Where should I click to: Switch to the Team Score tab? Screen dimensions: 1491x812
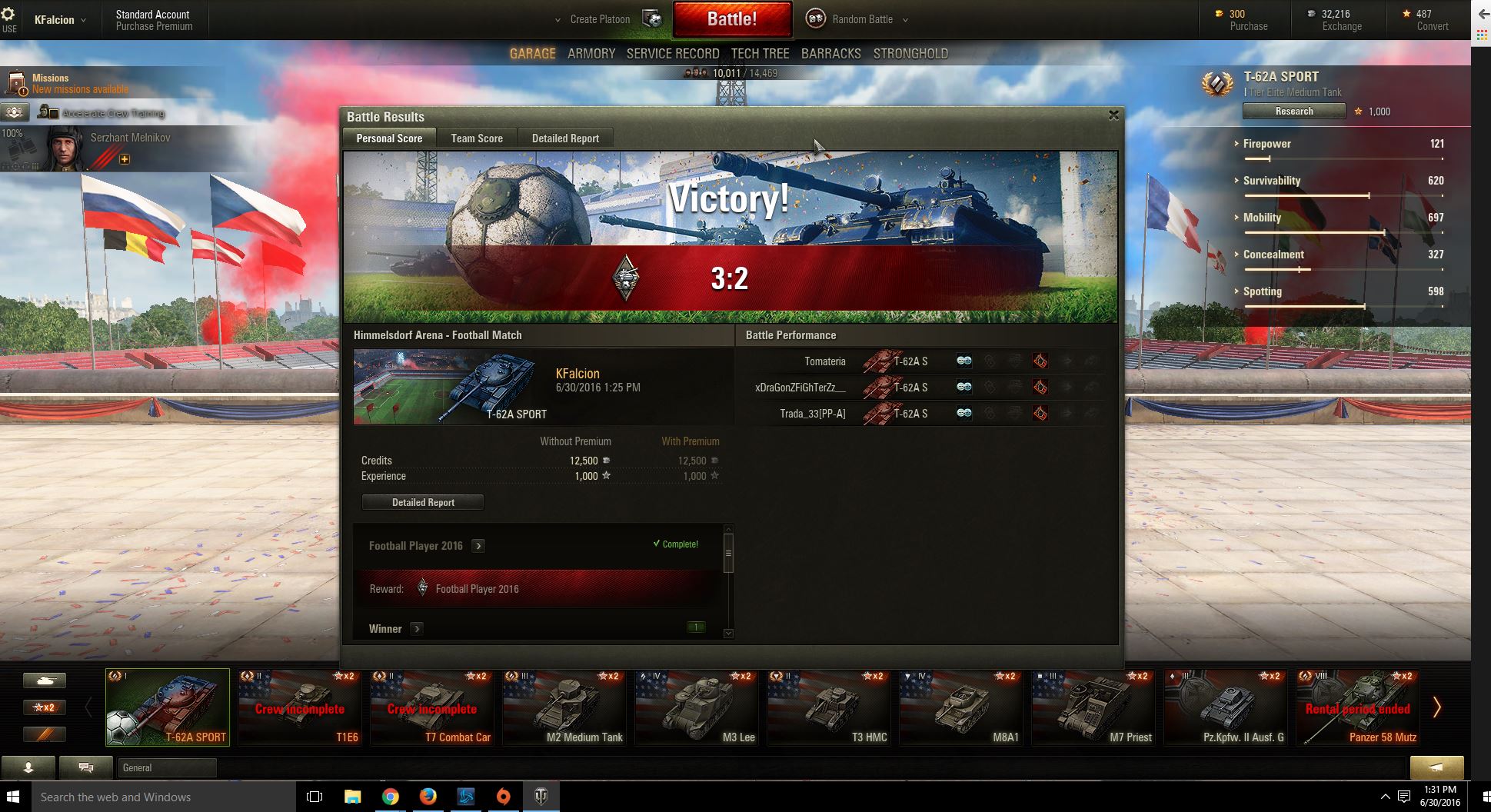(x=477, y=138)
